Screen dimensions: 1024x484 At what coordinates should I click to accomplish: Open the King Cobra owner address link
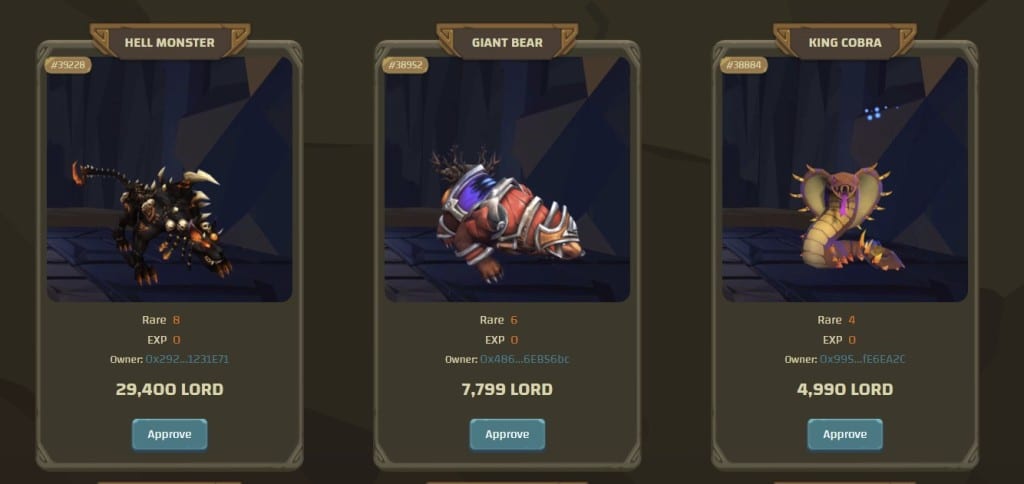pos(863,359)
